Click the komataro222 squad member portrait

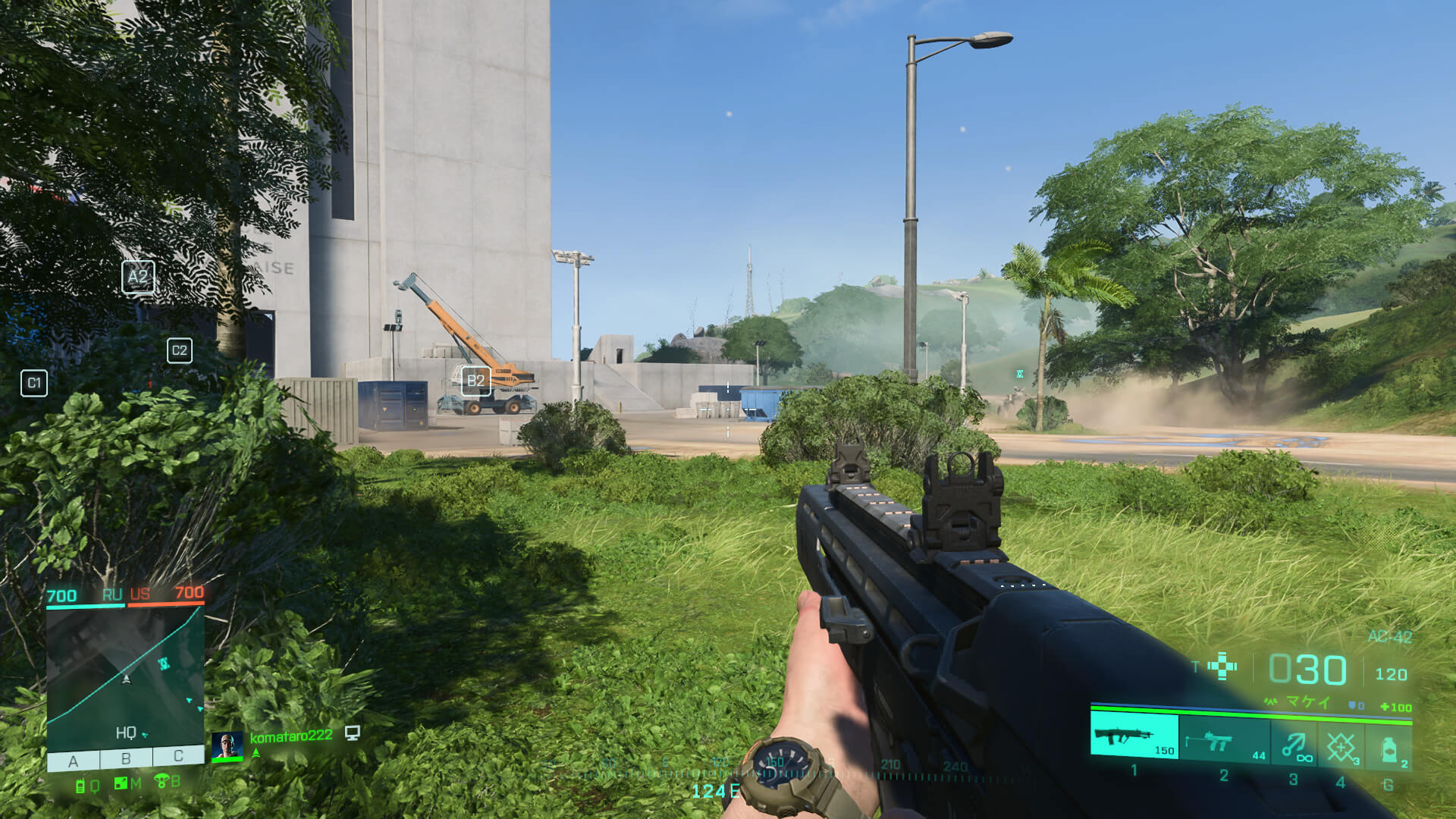227,746
